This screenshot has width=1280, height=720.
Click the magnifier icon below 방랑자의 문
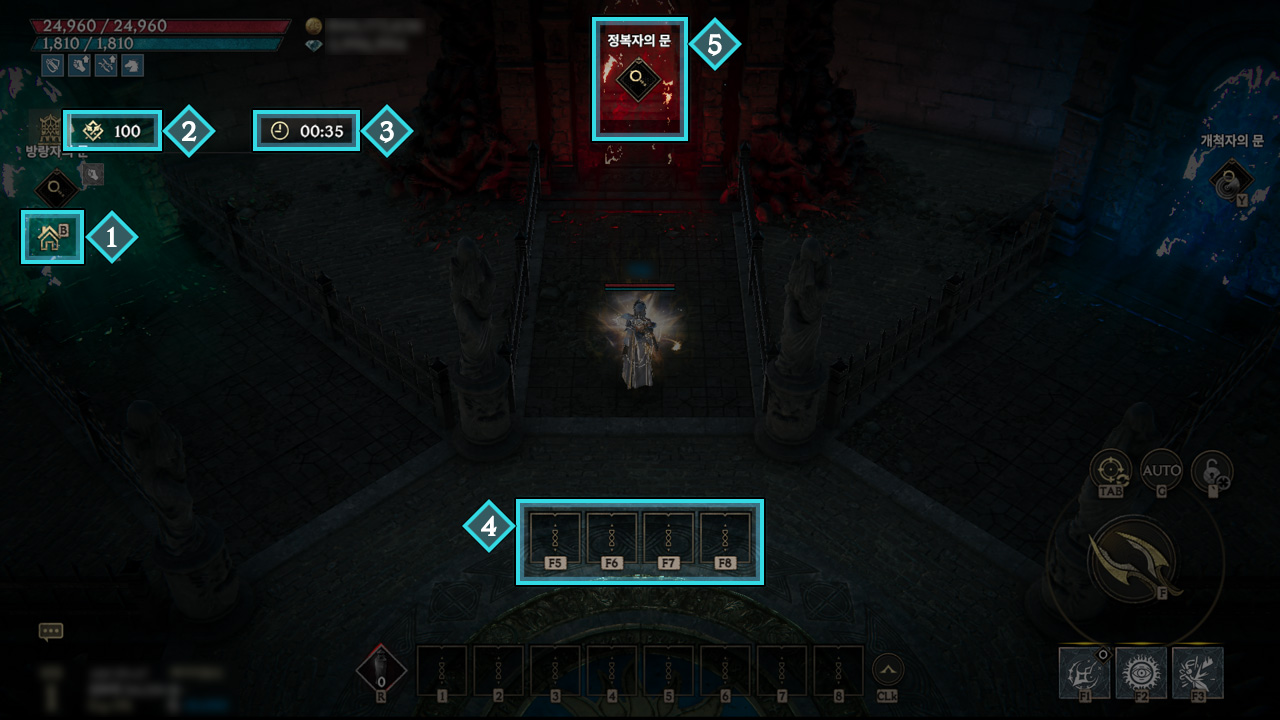click(x=56, y=188)
